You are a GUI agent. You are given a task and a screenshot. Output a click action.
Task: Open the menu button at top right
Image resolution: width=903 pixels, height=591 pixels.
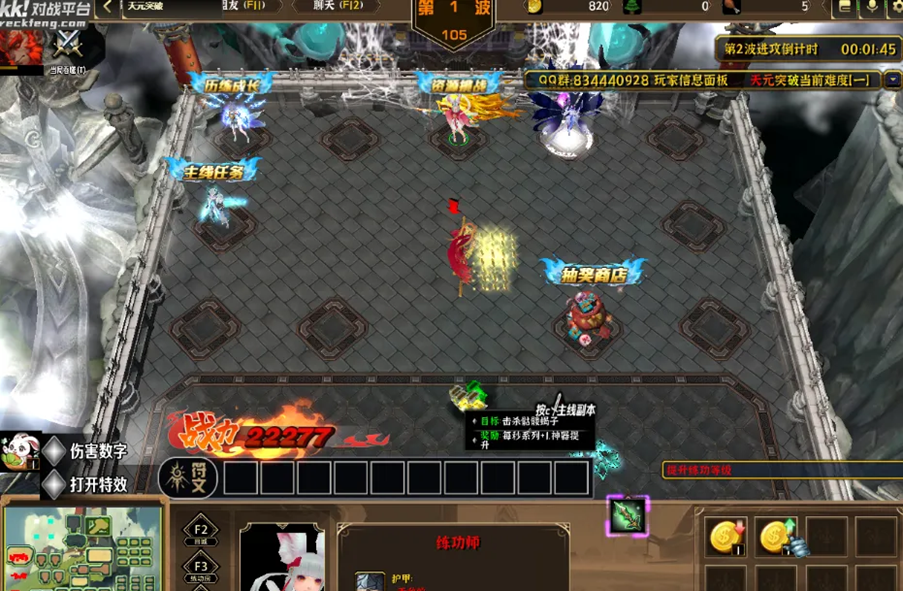[845, 7]
